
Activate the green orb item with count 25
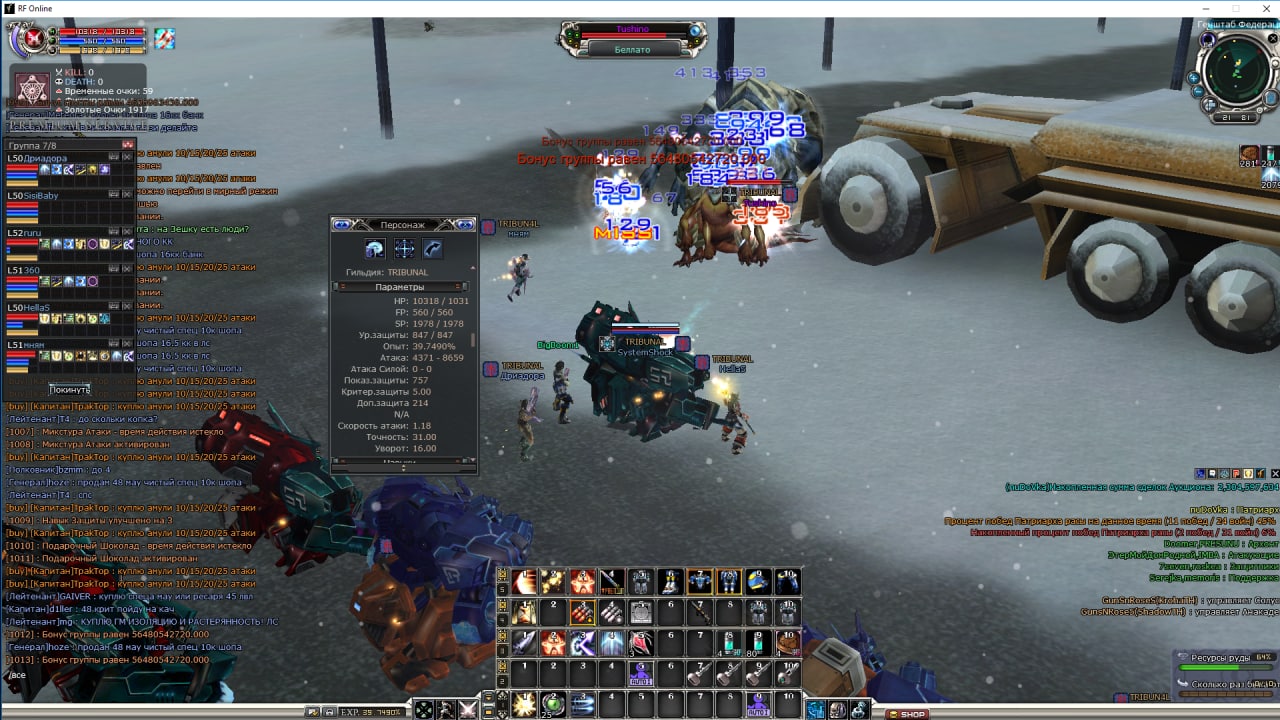point(553,704)
